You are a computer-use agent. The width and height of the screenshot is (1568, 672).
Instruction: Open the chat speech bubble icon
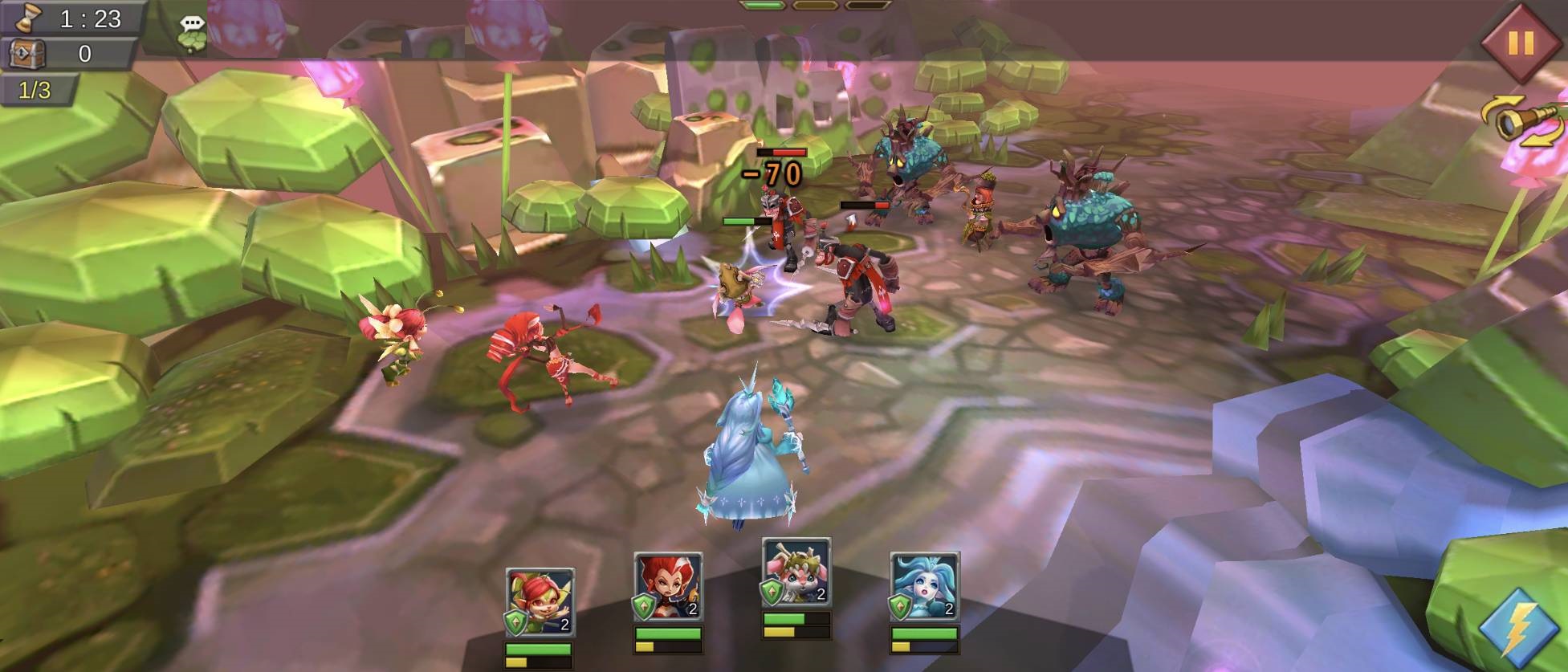coord(193,33)
